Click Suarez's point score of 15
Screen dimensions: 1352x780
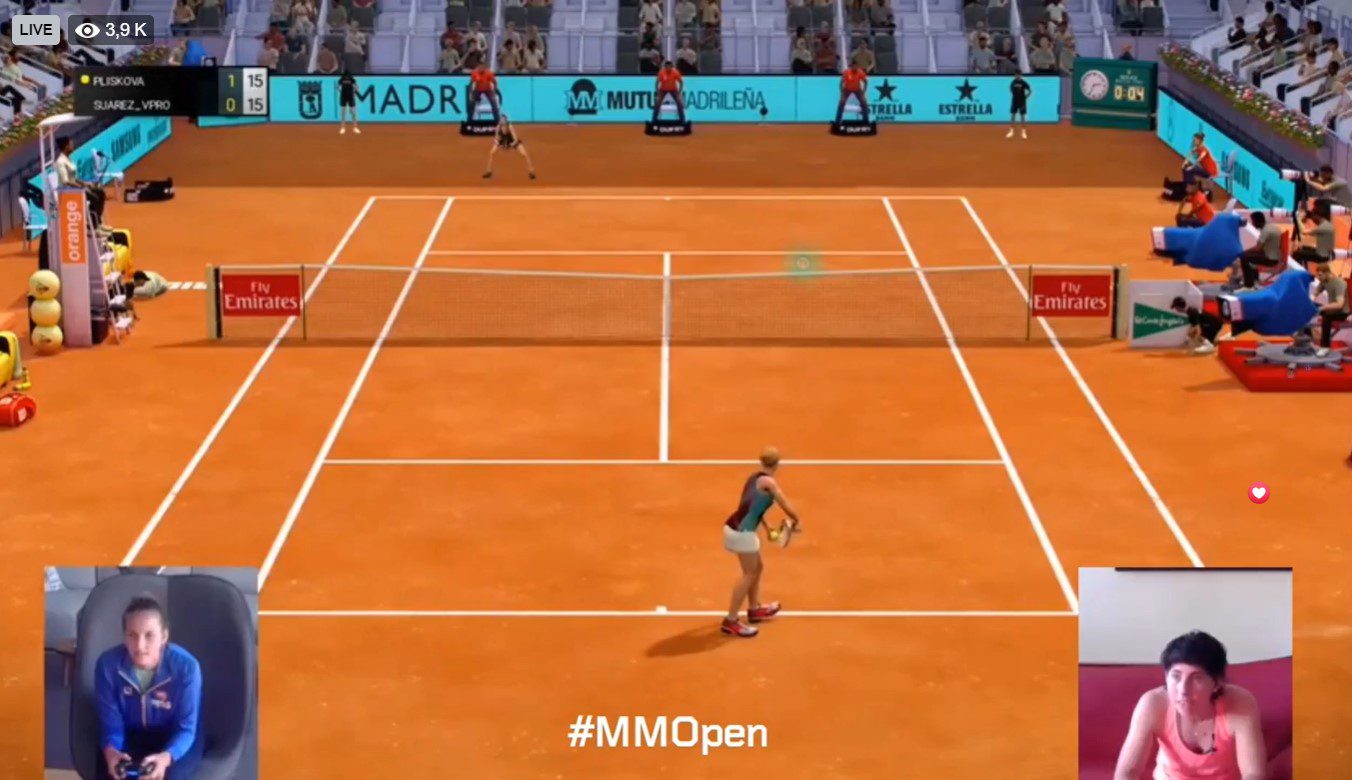tap(256, 104)
